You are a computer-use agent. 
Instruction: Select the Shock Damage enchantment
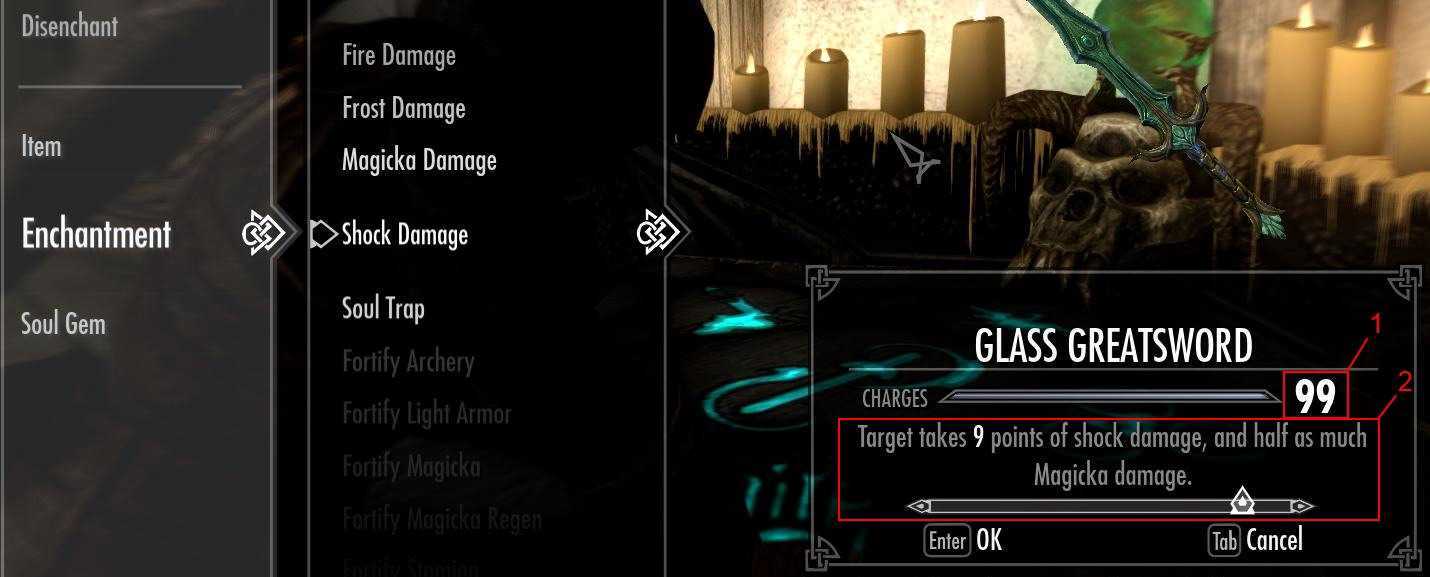[404, 234]
